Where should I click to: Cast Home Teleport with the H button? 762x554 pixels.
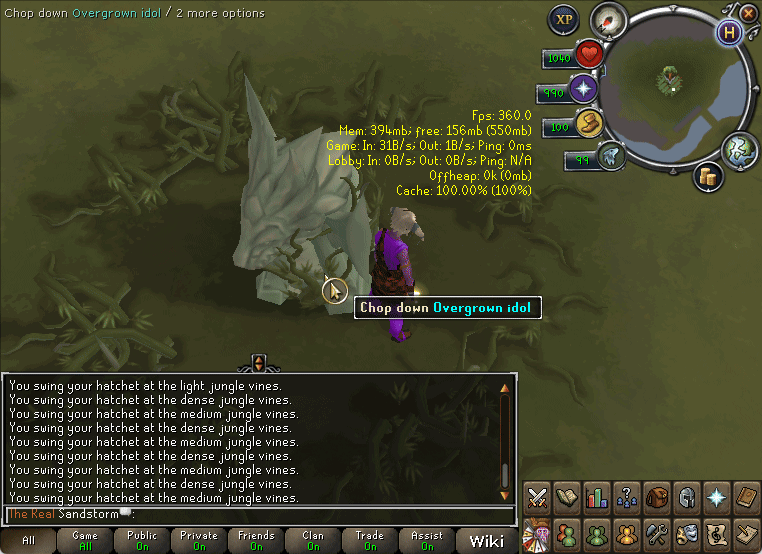(727, 32)
